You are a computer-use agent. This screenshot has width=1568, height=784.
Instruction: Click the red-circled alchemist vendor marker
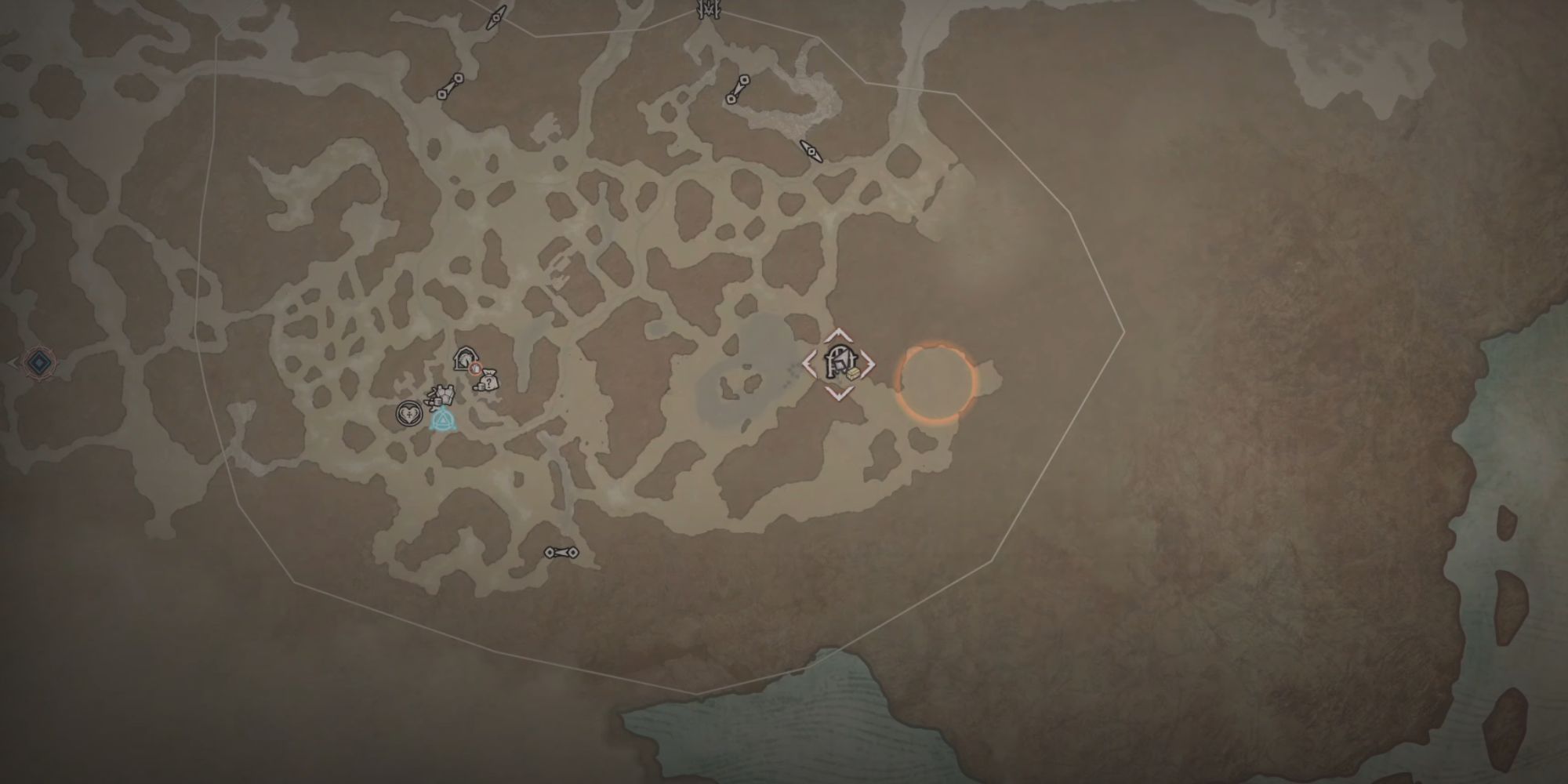[x=475, y=368]
